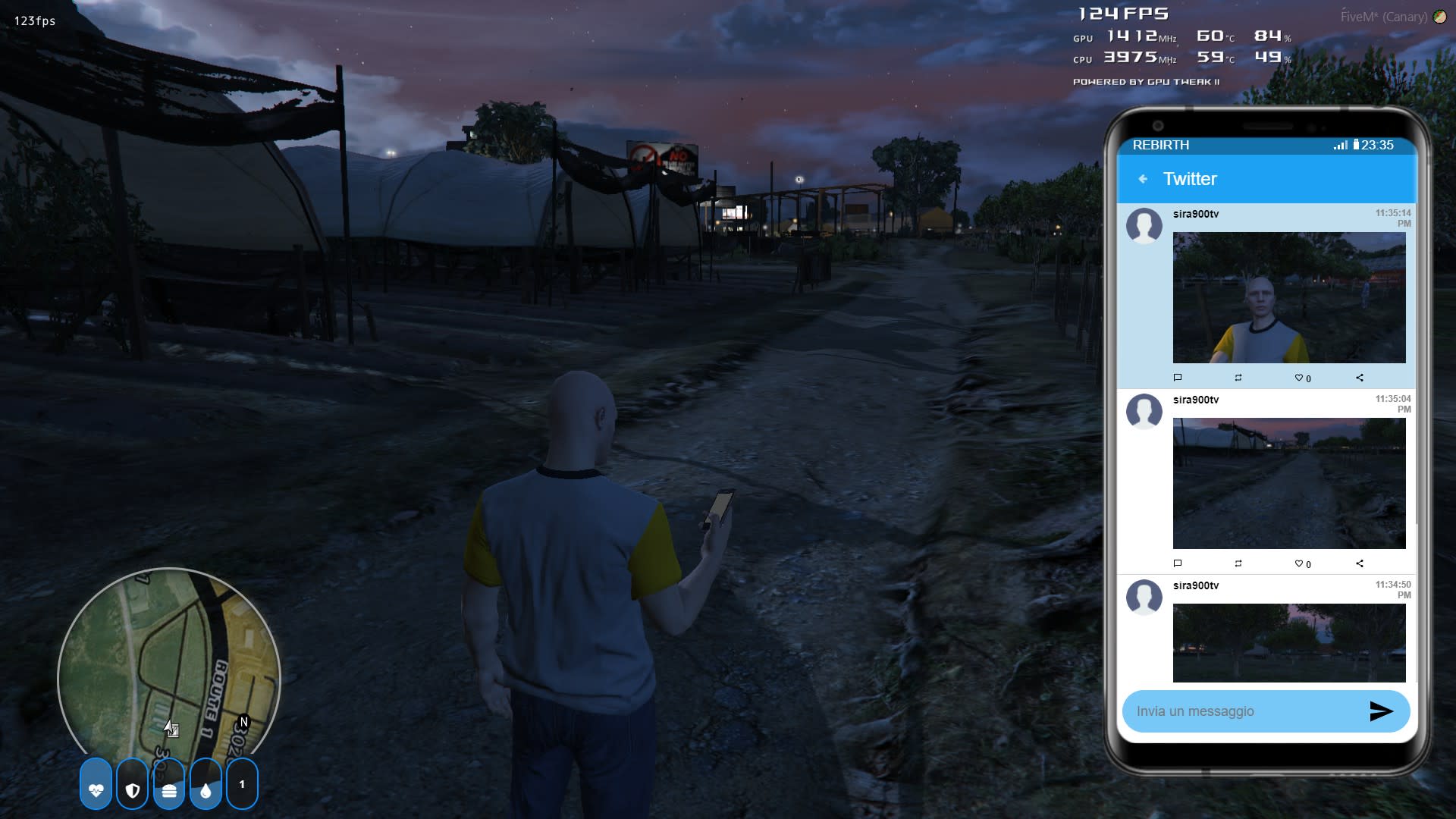Send the message with the arrow button
The width and height of the screenshot is (1456, 819).
pos(1381,711)
